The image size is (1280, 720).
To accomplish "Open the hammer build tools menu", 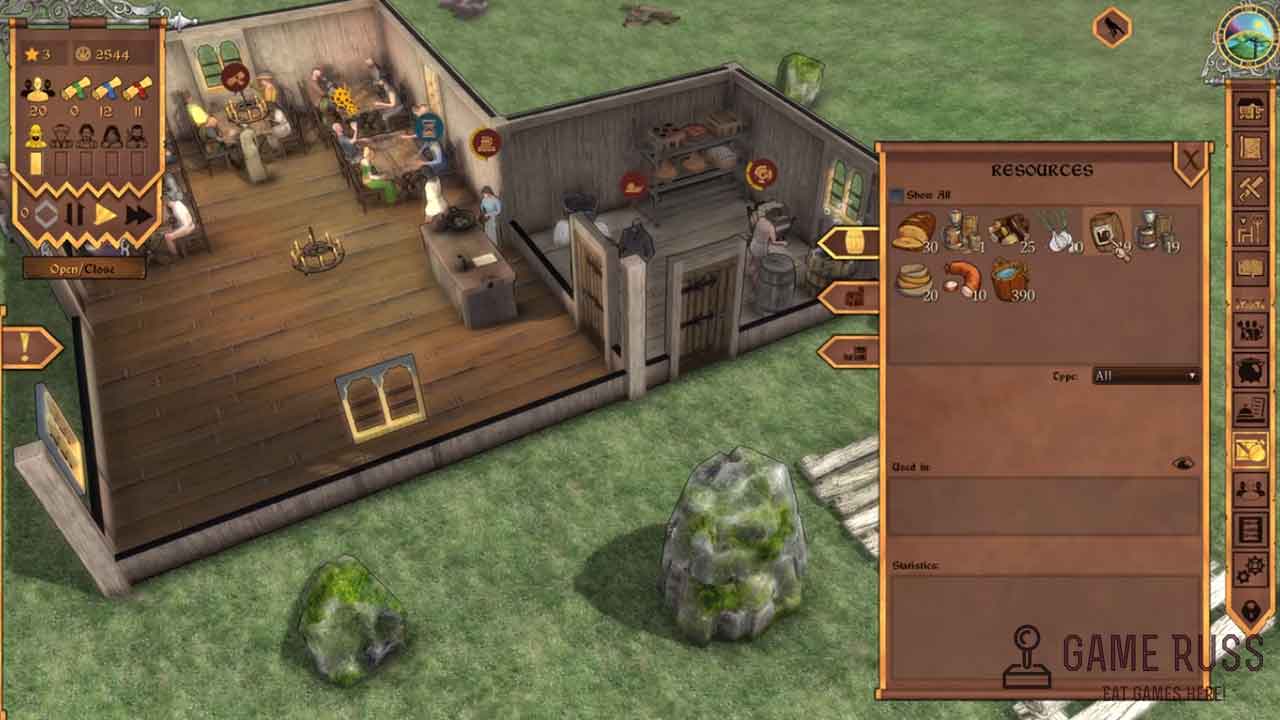I will click(1250, 188).
